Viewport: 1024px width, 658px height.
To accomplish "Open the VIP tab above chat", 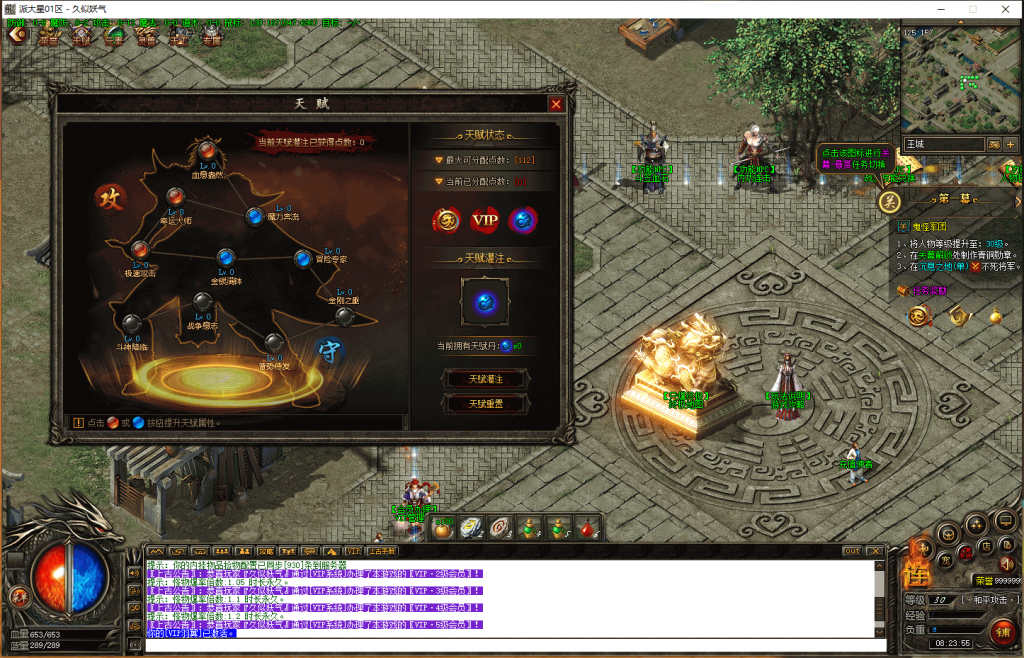I will coord(353,551).
